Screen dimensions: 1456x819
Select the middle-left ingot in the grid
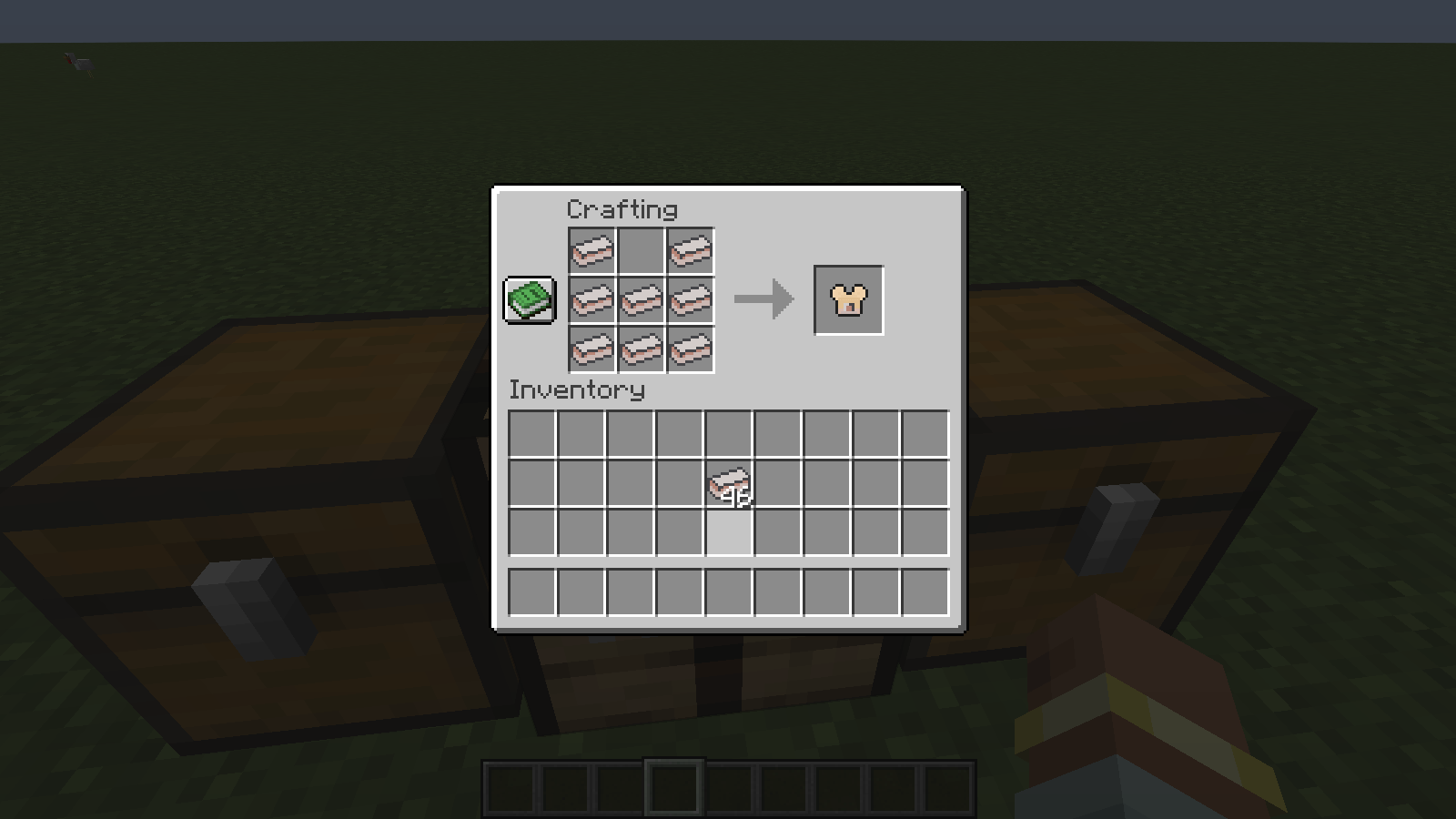(591, 299)
